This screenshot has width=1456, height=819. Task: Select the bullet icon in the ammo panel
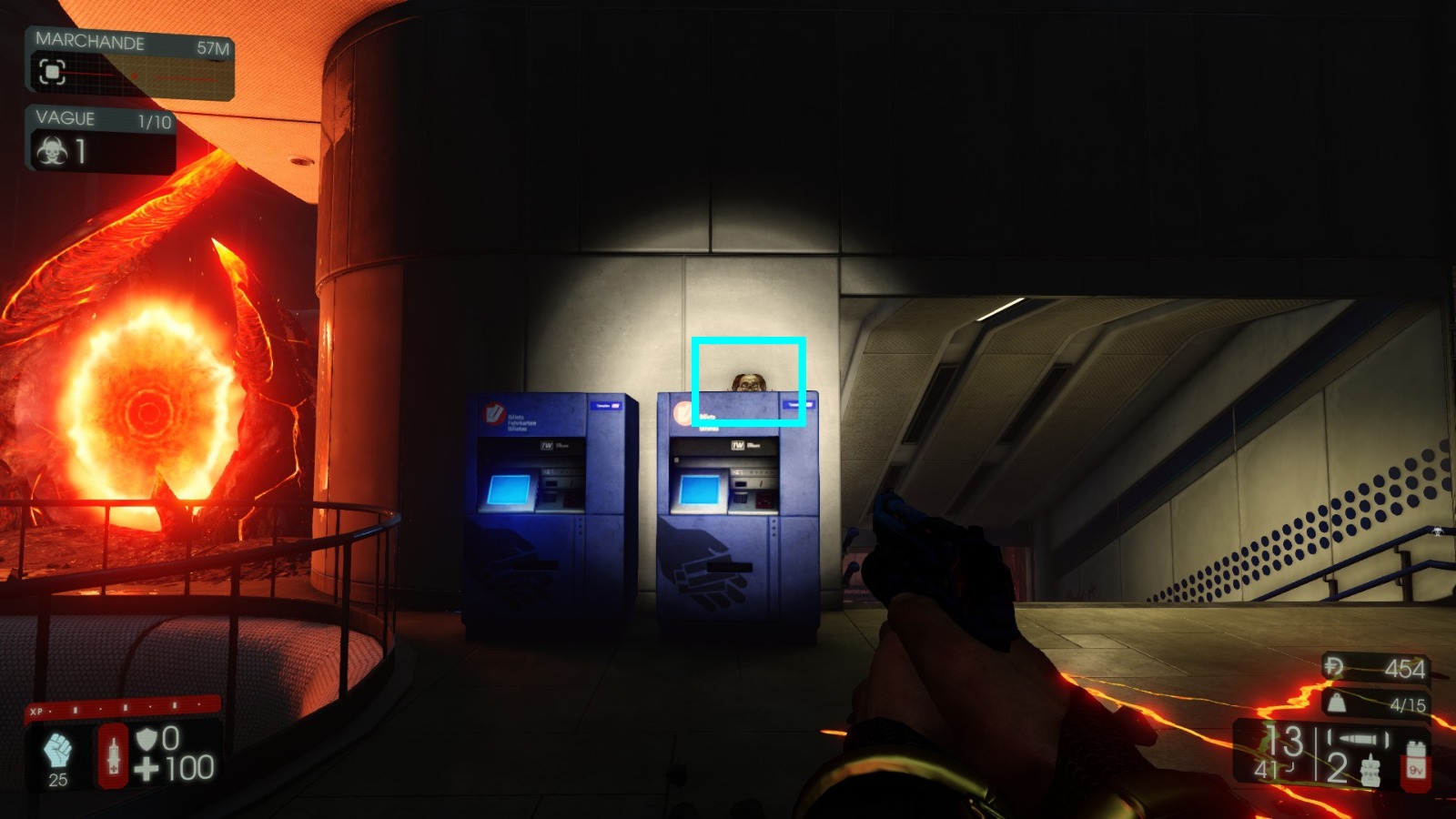point(1360,737)
